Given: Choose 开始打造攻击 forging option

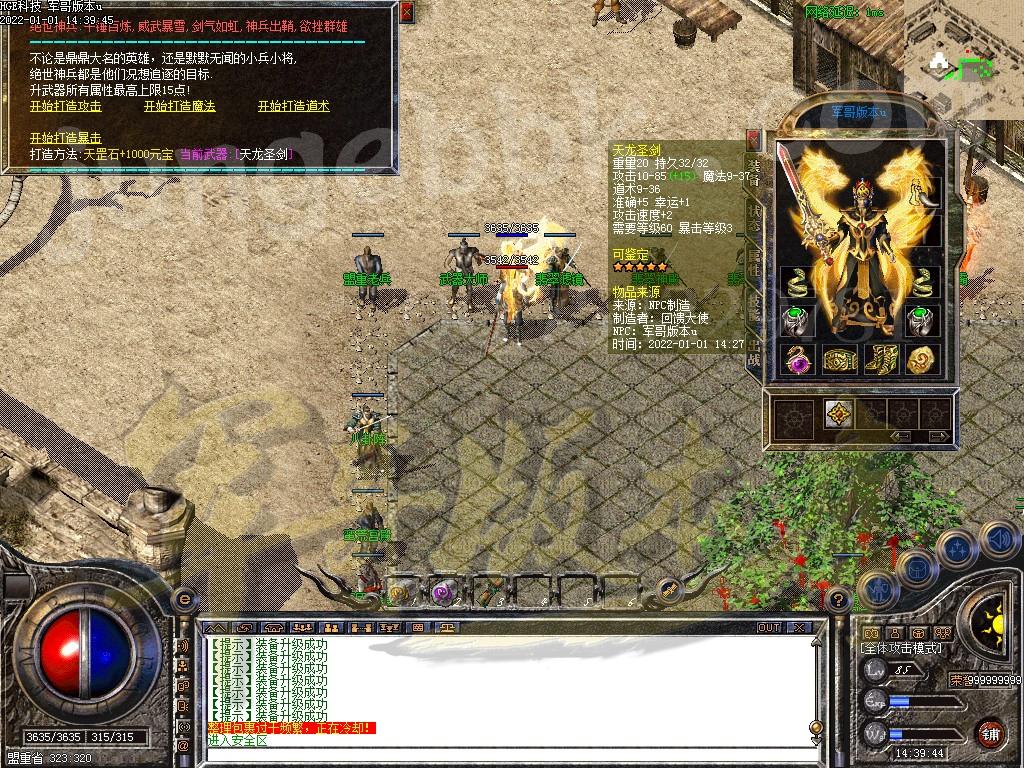Looking at the screenshot, I should [66, 106].
